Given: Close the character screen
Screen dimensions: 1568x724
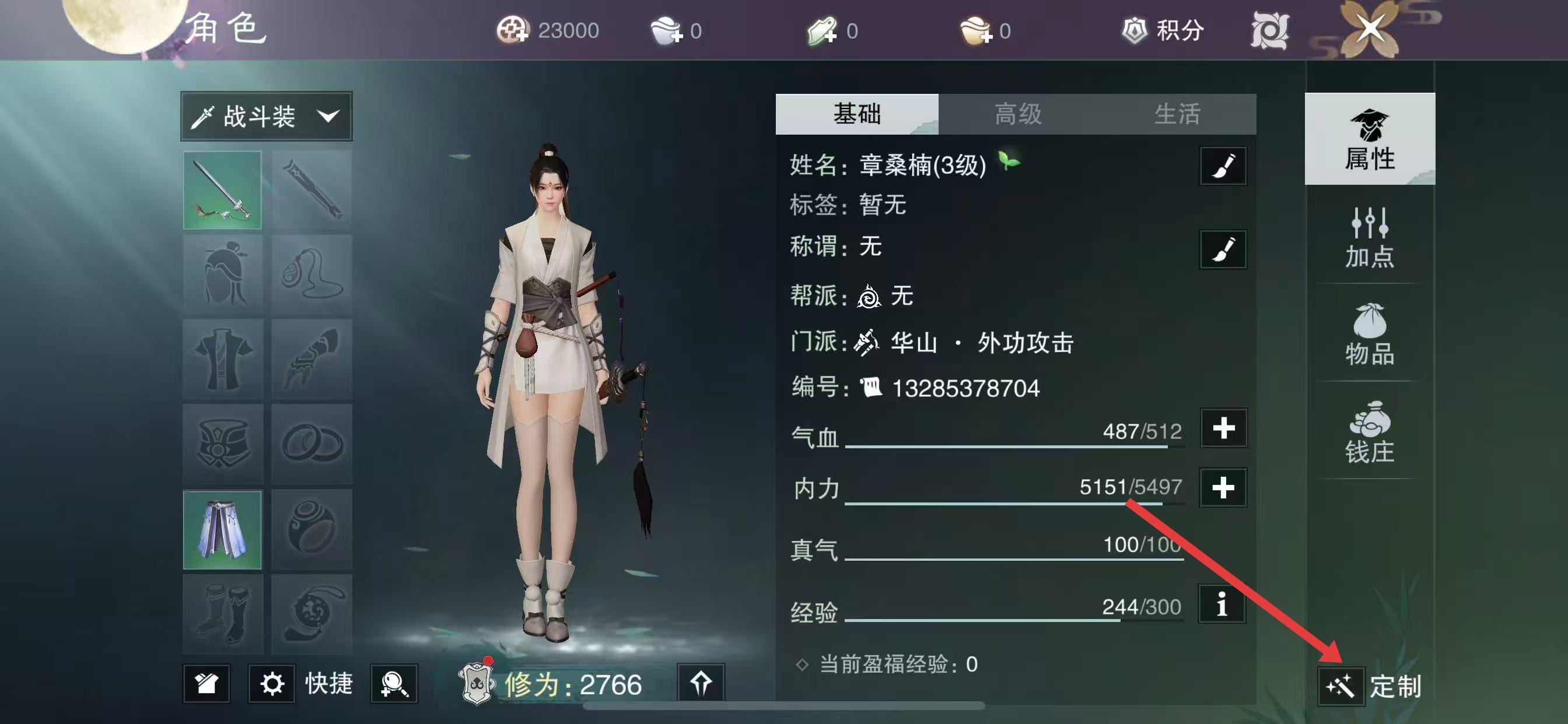Looking at the screenshot, I should tap(1370, 29).
